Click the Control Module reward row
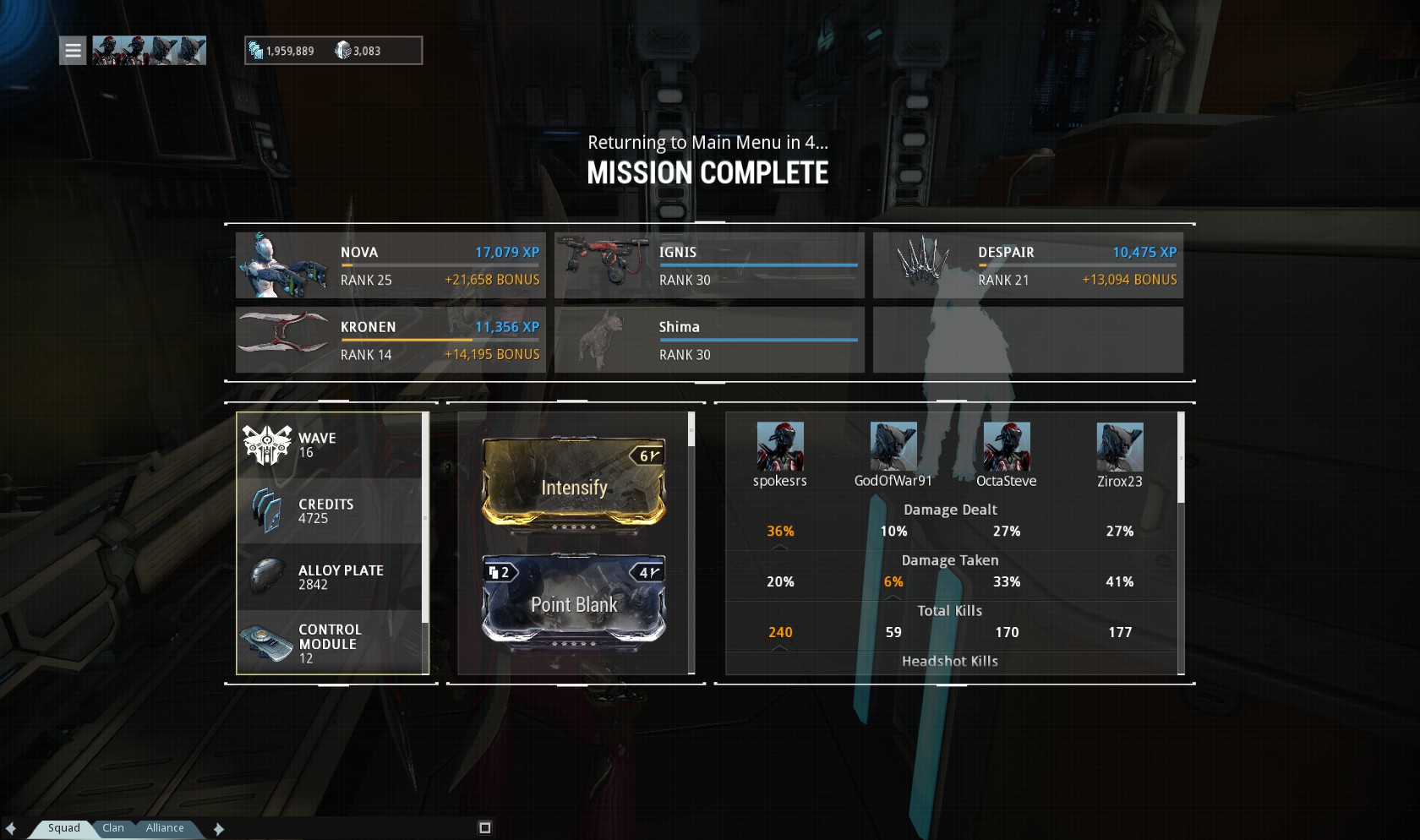Image resolution: width=1420 pixels, height=840 pixels. click(x=330, y=643)
